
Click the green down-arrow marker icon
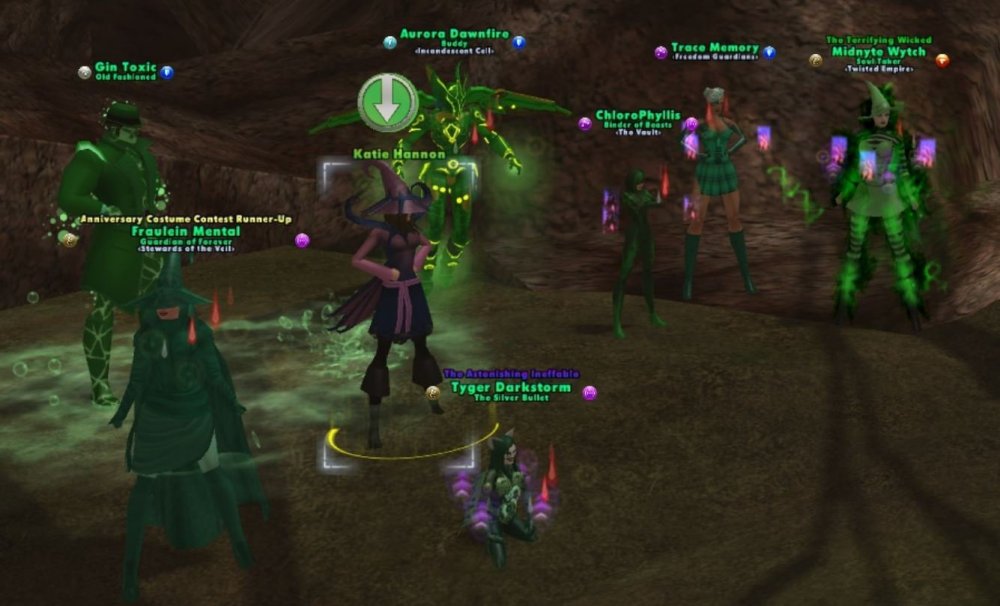(388, 101)
